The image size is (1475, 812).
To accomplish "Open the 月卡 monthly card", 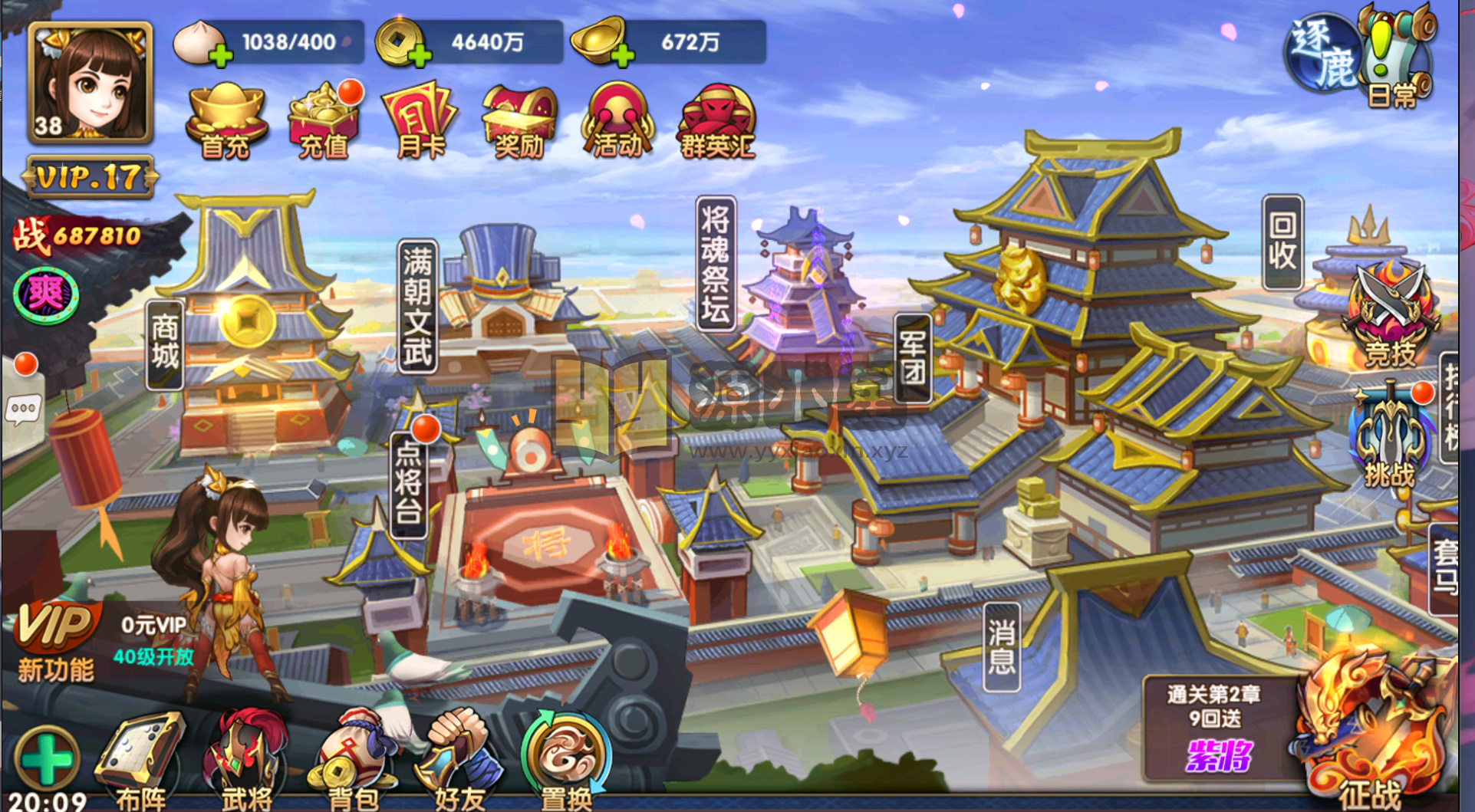I will point(420,121).
